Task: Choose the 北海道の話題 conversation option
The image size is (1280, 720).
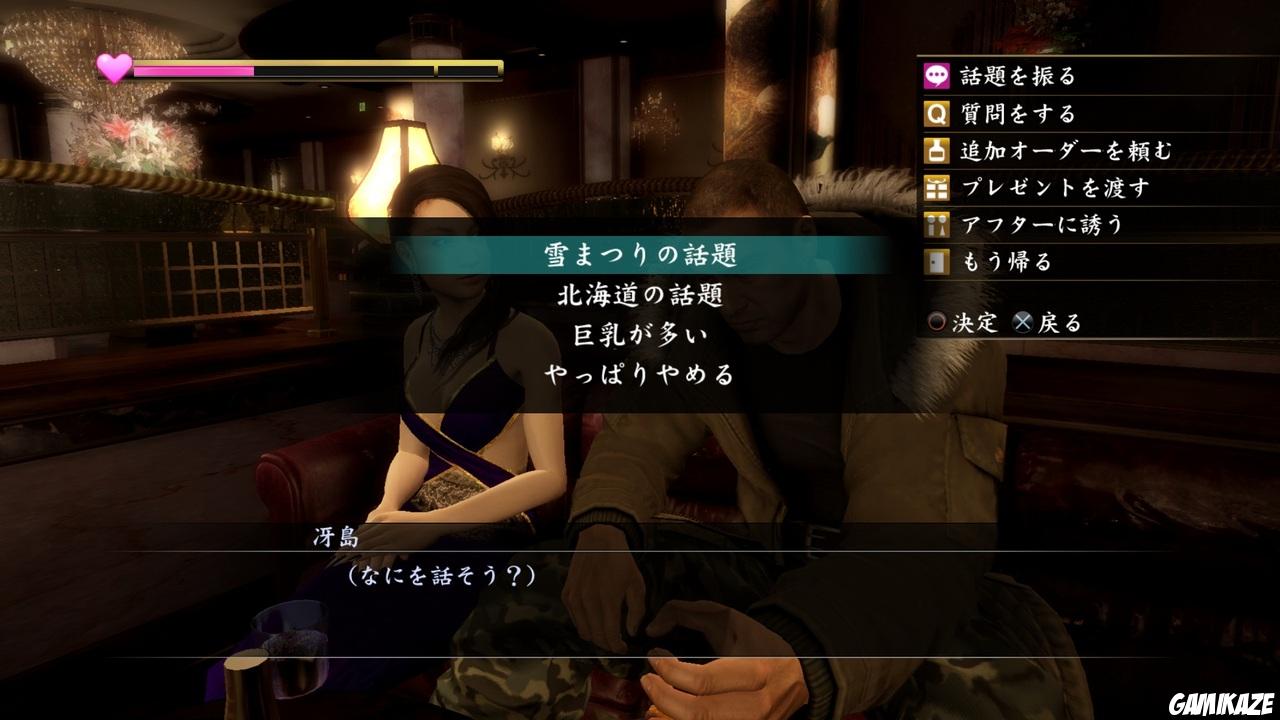Action: [x=639, y=294]
